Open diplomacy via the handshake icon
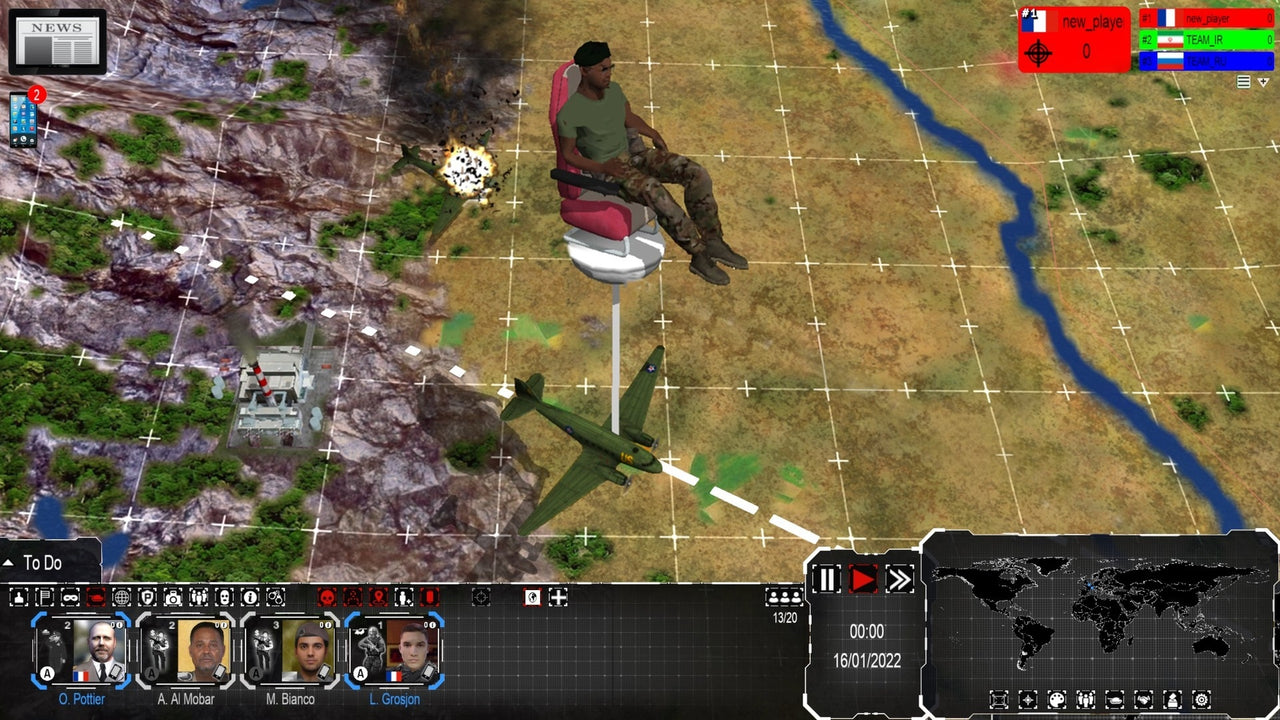1280x720 pixels. pos(1143,699)
